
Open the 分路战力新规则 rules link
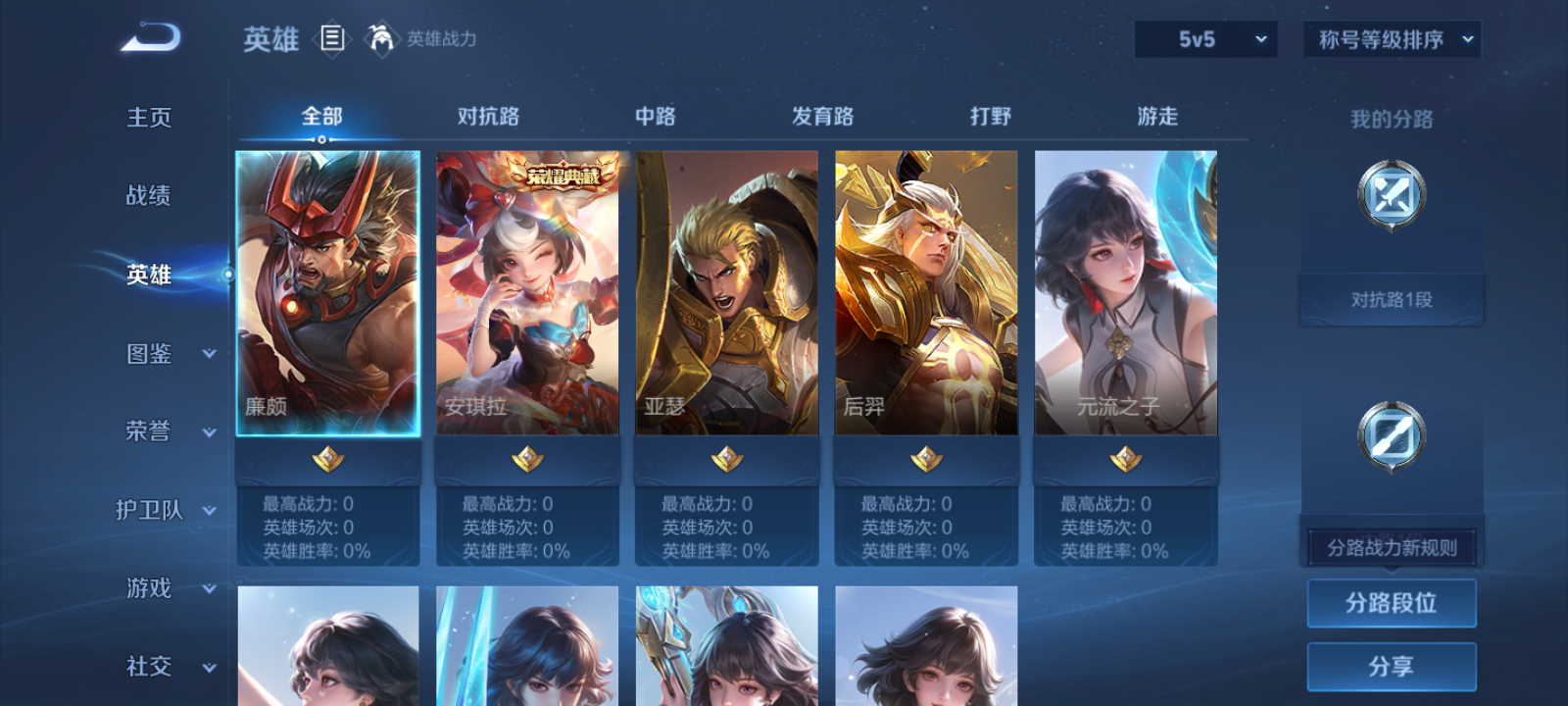[x=1392, y=546]
